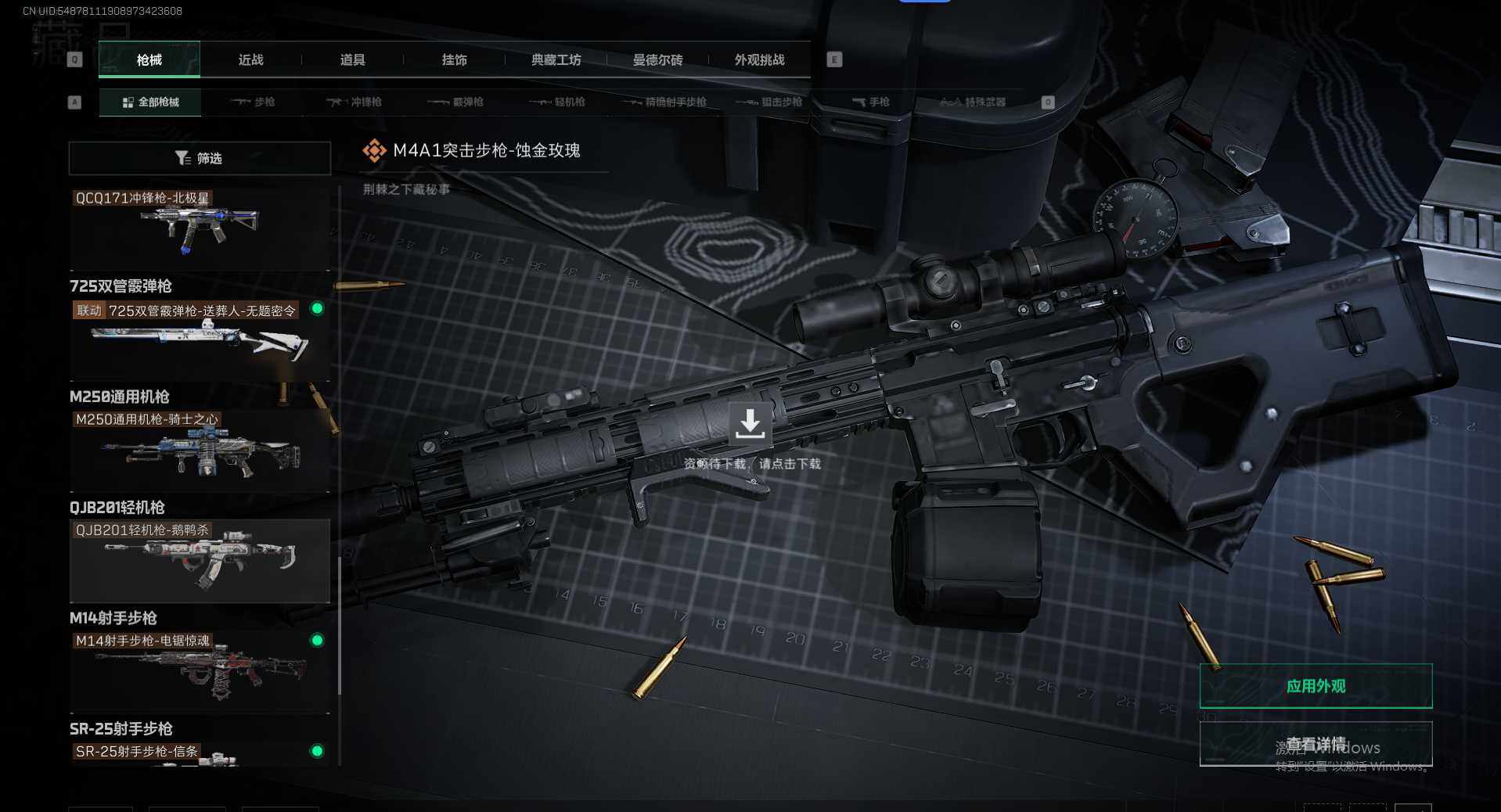This screenshot has width=1501, height=812.
Task: Show only 轻机枪 light machine guns
Action: pos(557,102)
